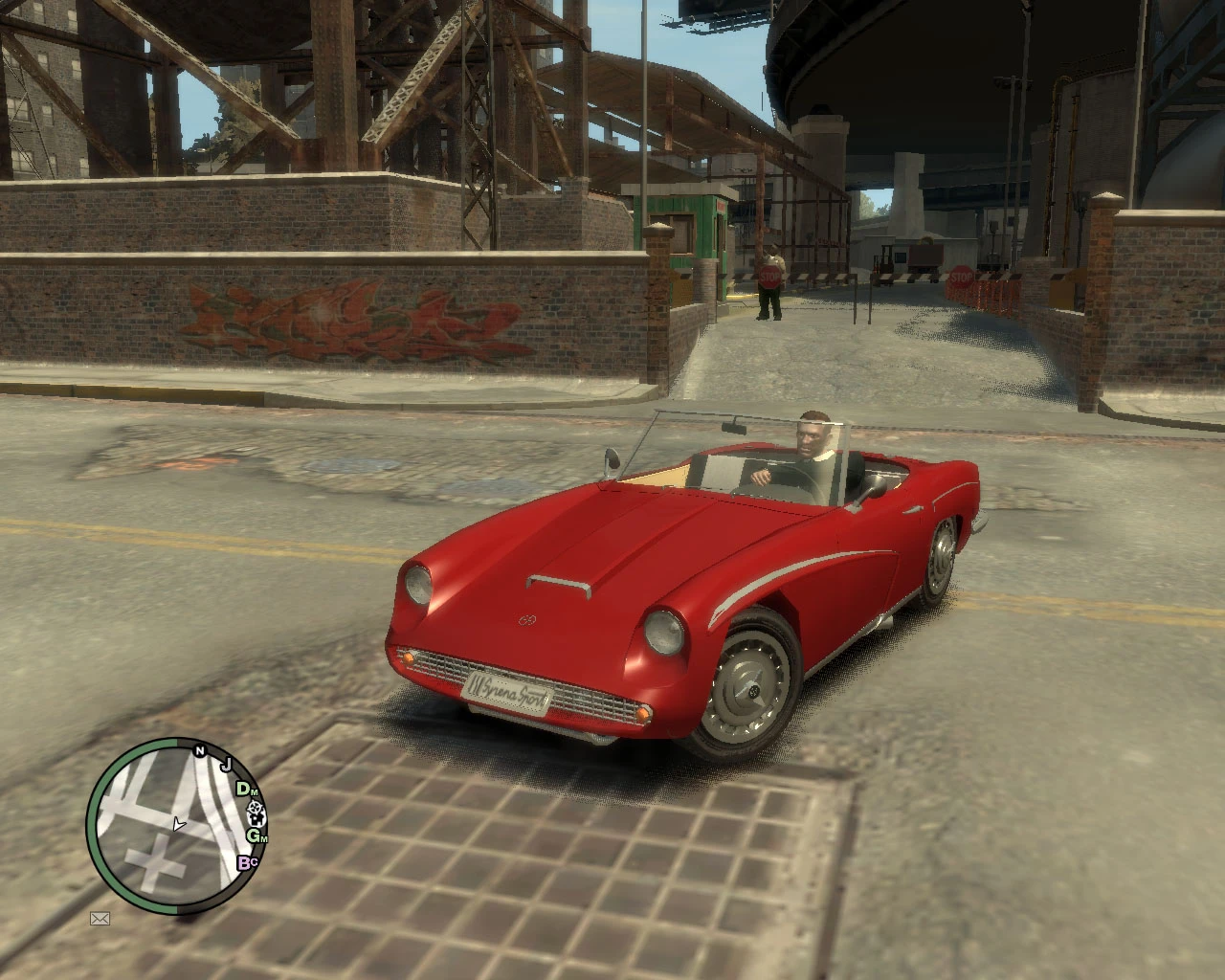The image size is (1225, 980).
Task: Click the driver seated in the convertible
Action: [812, 450]
